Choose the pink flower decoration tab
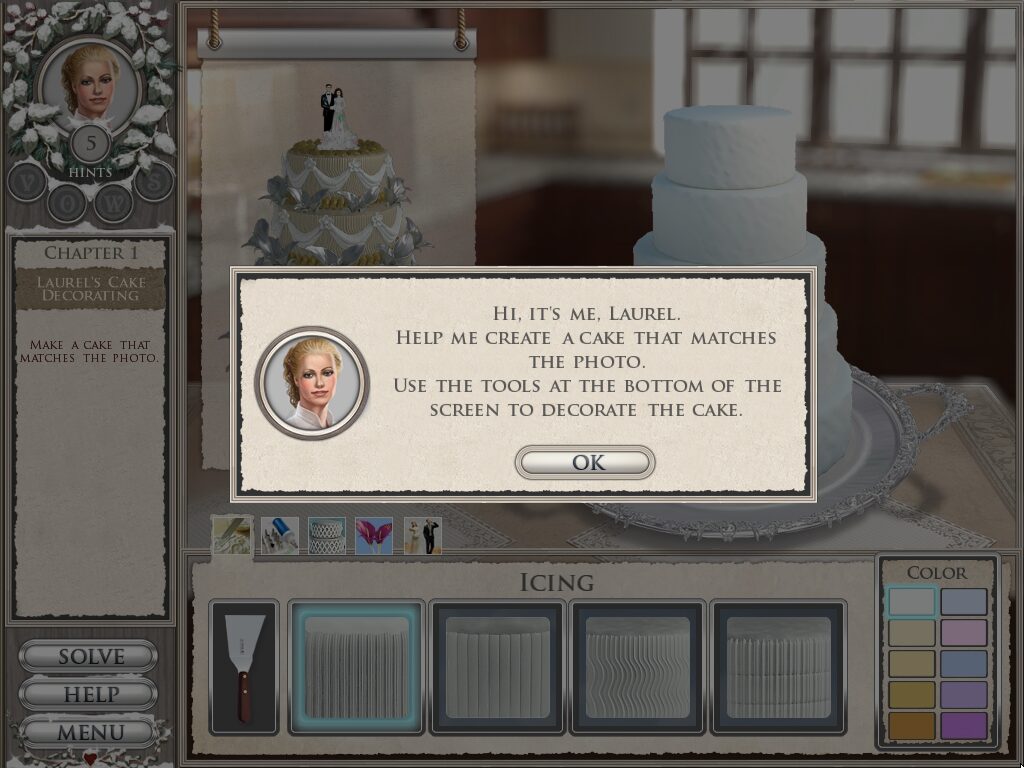 click(374, 535)
